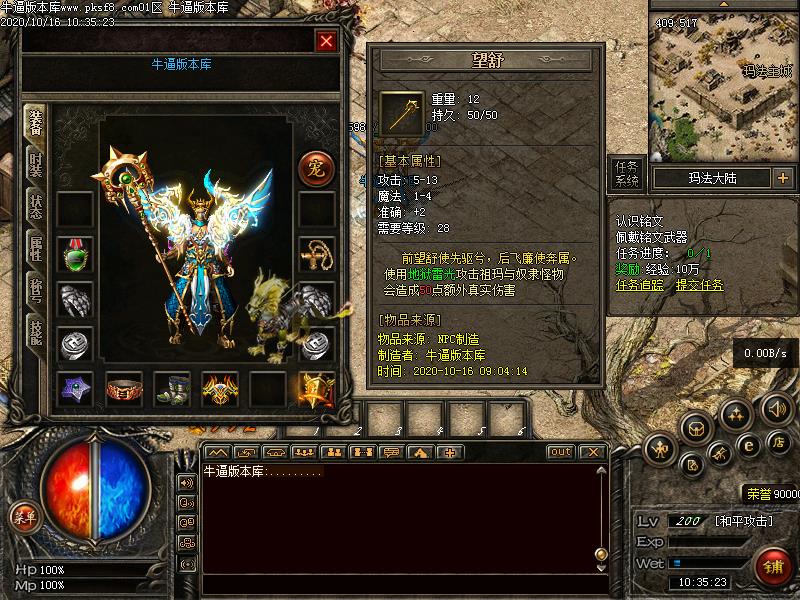Select the necklace equipment slot
The height and width of the screenshot is (600, 800).
coord(317,254)
